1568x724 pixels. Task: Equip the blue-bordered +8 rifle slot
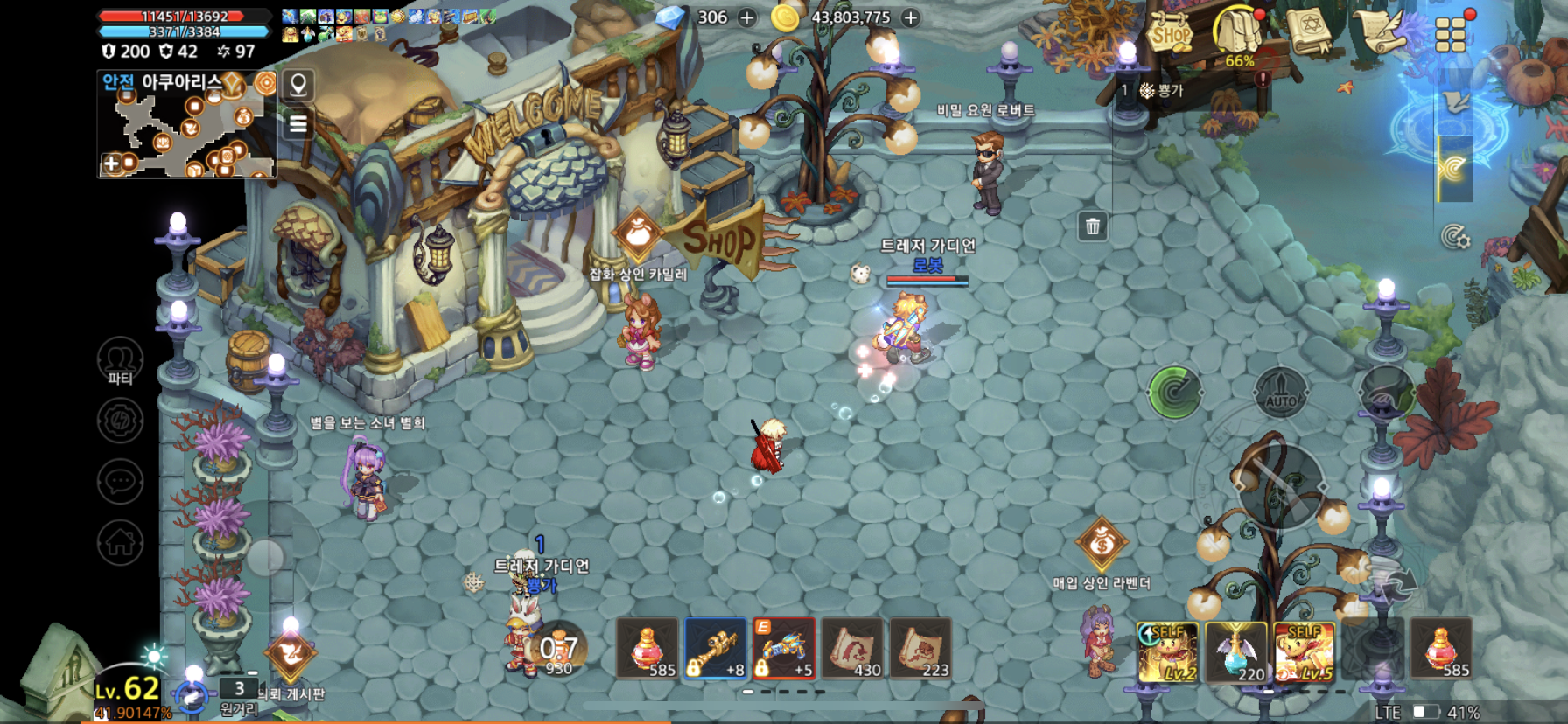716,649
